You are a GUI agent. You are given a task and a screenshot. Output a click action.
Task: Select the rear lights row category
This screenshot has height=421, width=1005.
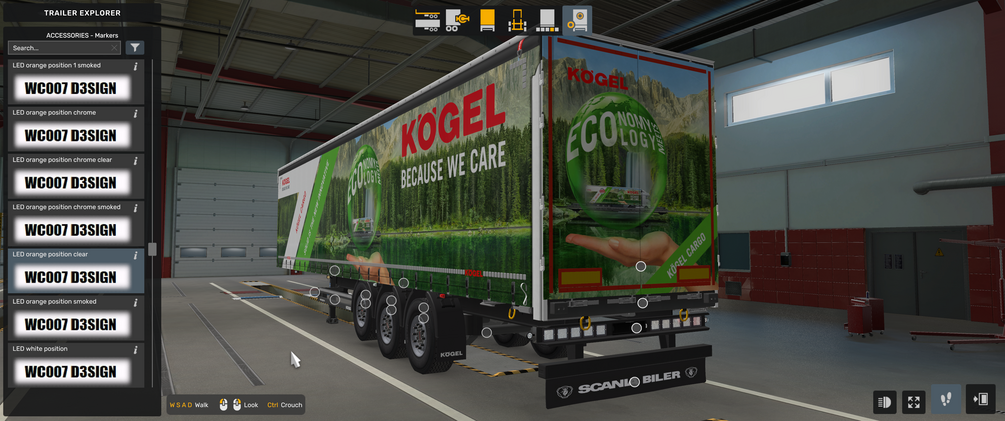coord(547,20)
